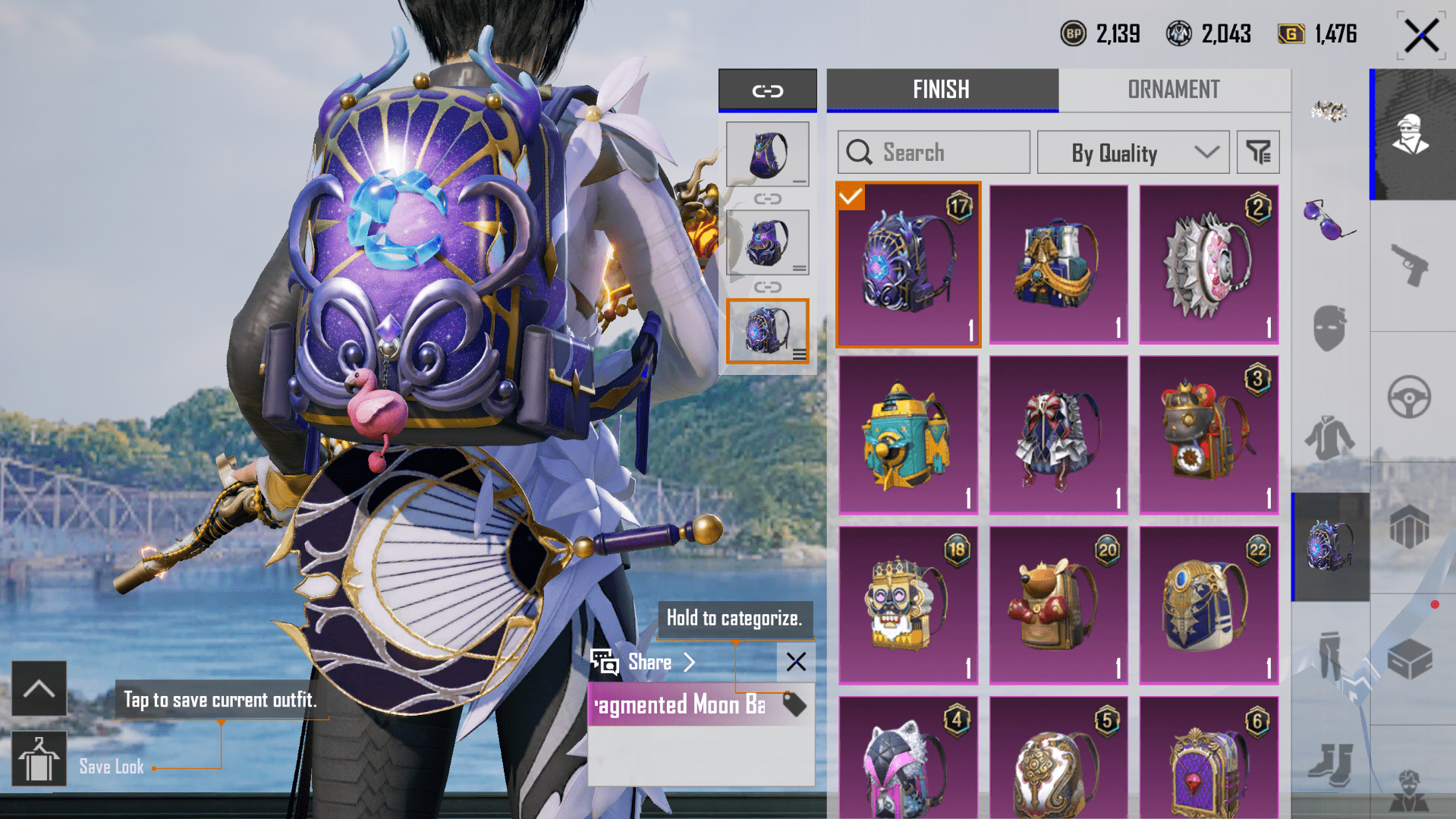1456x819 pixels.
Task: Dismiss the item name popup
Action: tap(796, 662)
